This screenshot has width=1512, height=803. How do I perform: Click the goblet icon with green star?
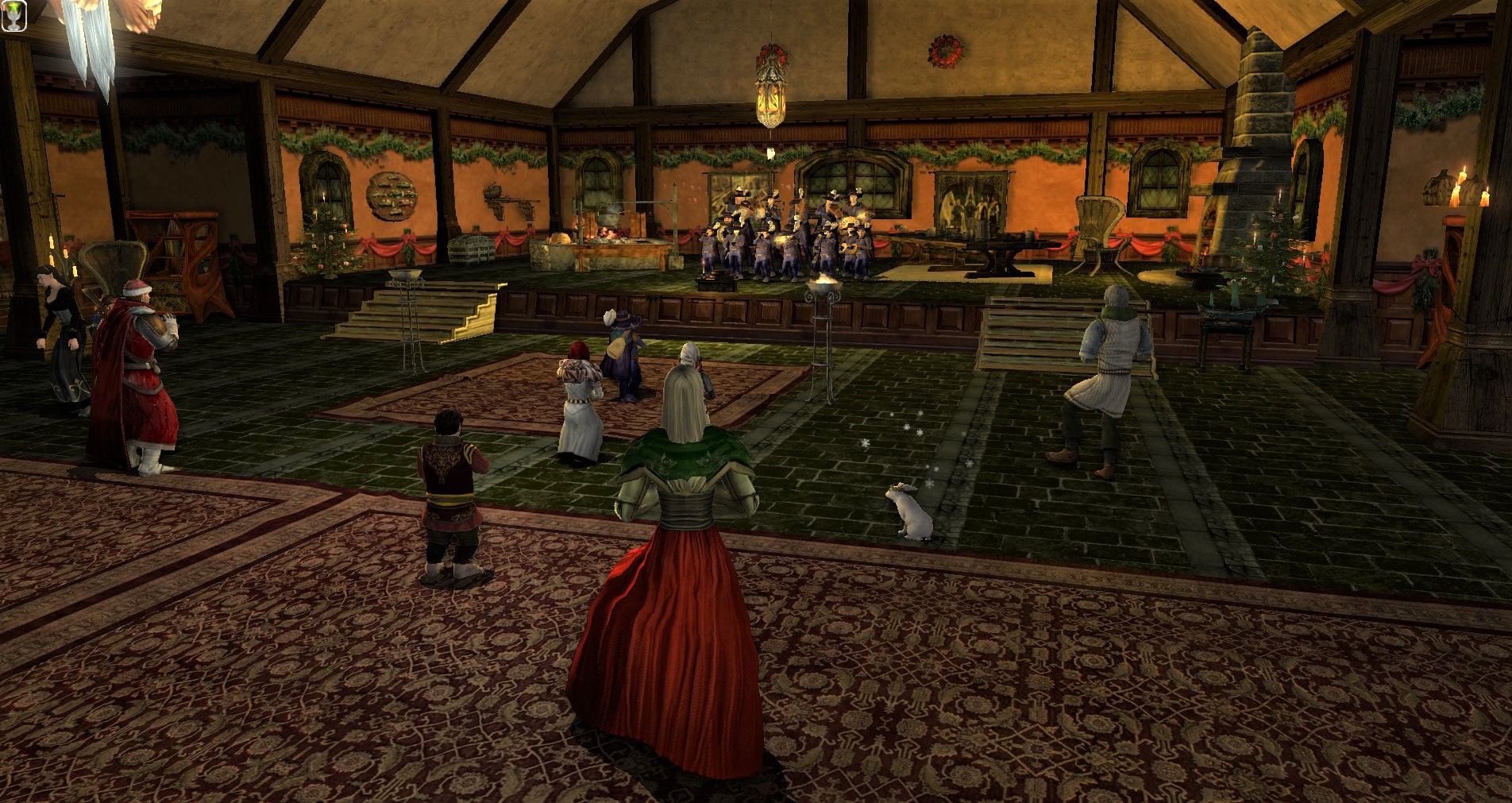pos(14,16)
